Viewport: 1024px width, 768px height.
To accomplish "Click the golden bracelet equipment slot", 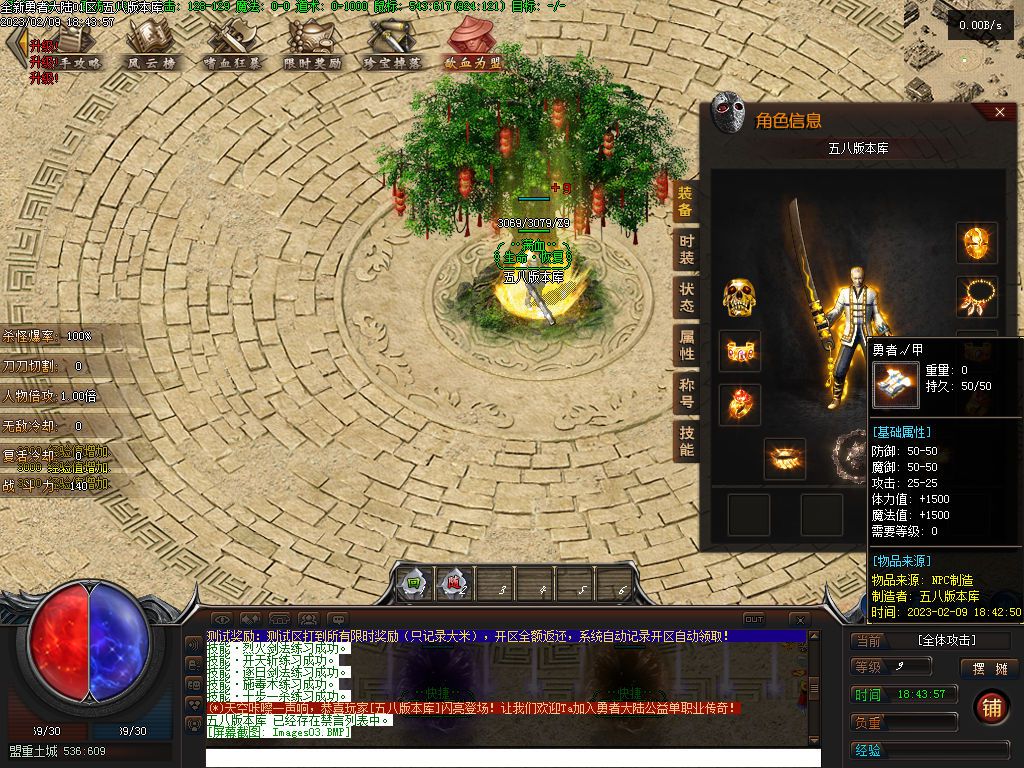I will click(x=740, y=351).
